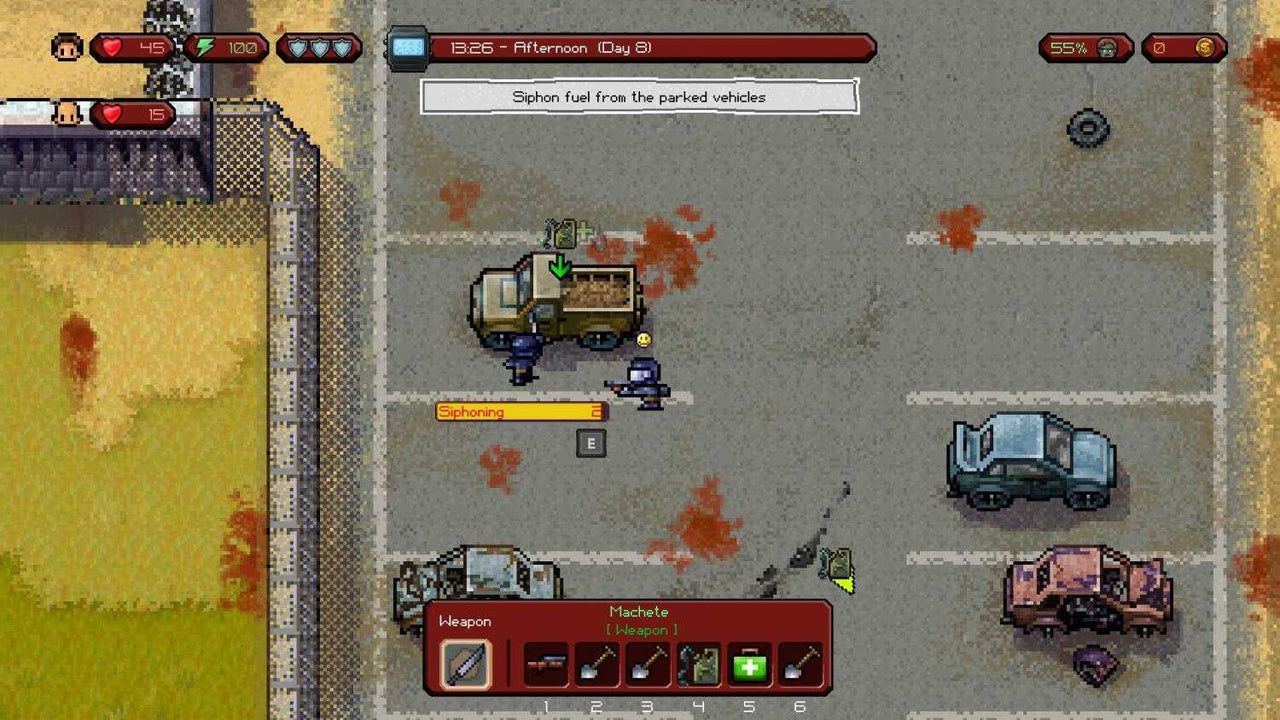The width and height of the screenshot is (1280, 720).
Task: Click the rifle in hotbar slot 1
Action: pos(546,664)
